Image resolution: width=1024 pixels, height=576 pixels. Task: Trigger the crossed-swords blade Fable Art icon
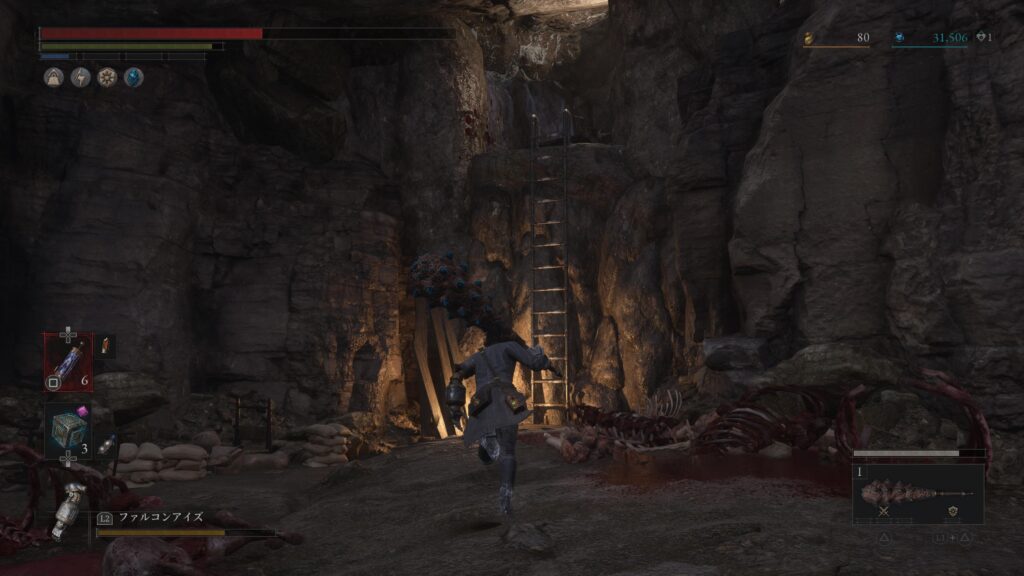[x=883, y=510]
